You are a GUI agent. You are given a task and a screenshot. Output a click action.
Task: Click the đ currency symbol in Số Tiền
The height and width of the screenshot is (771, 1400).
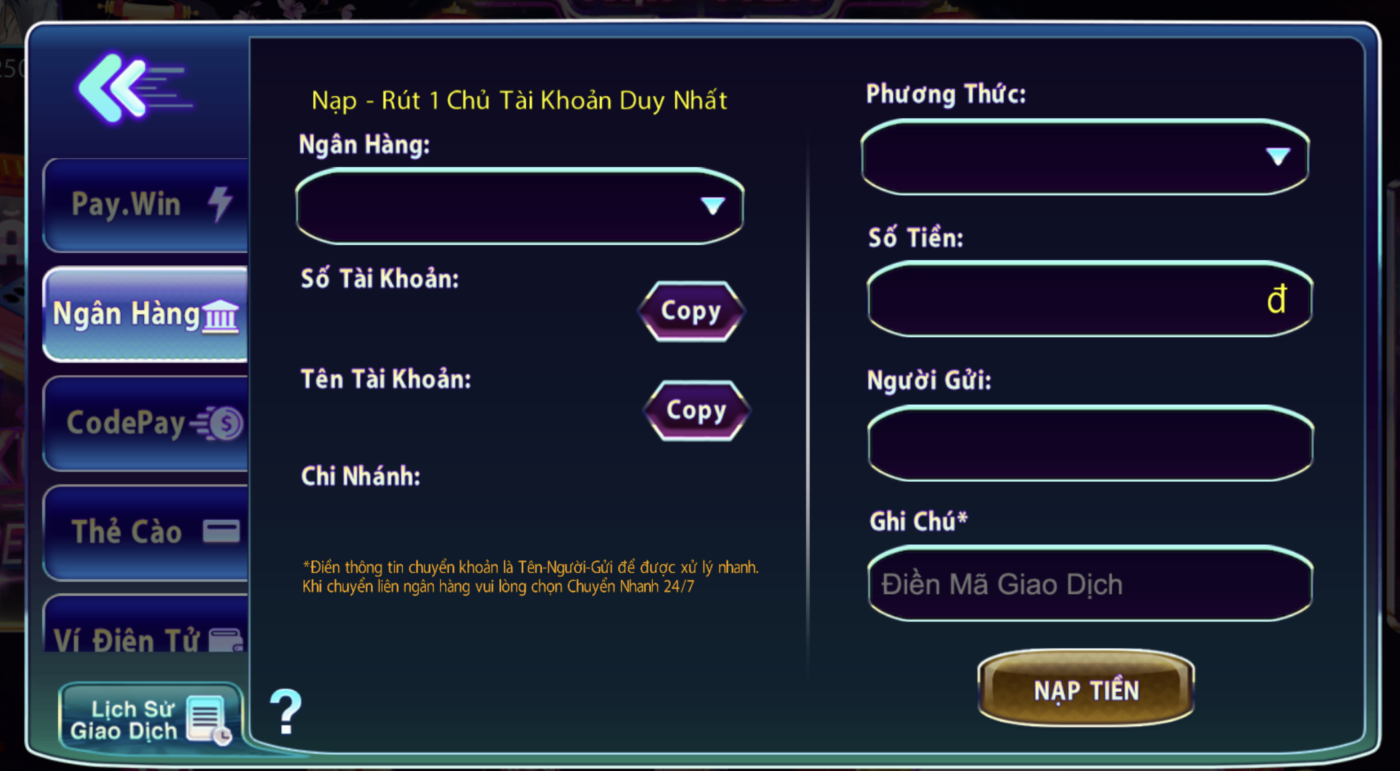1277,300
